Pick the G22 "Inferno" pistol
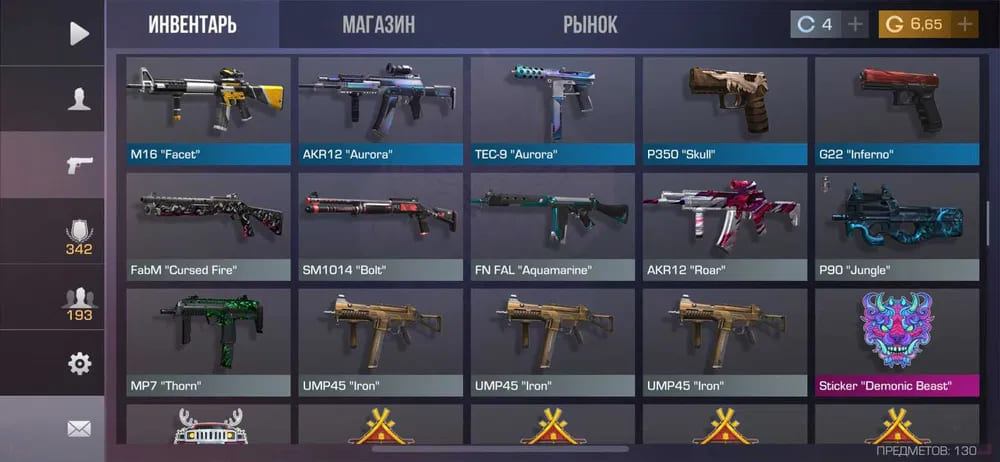This screenshot has width=1000, height=462. (x=897, y=108)
